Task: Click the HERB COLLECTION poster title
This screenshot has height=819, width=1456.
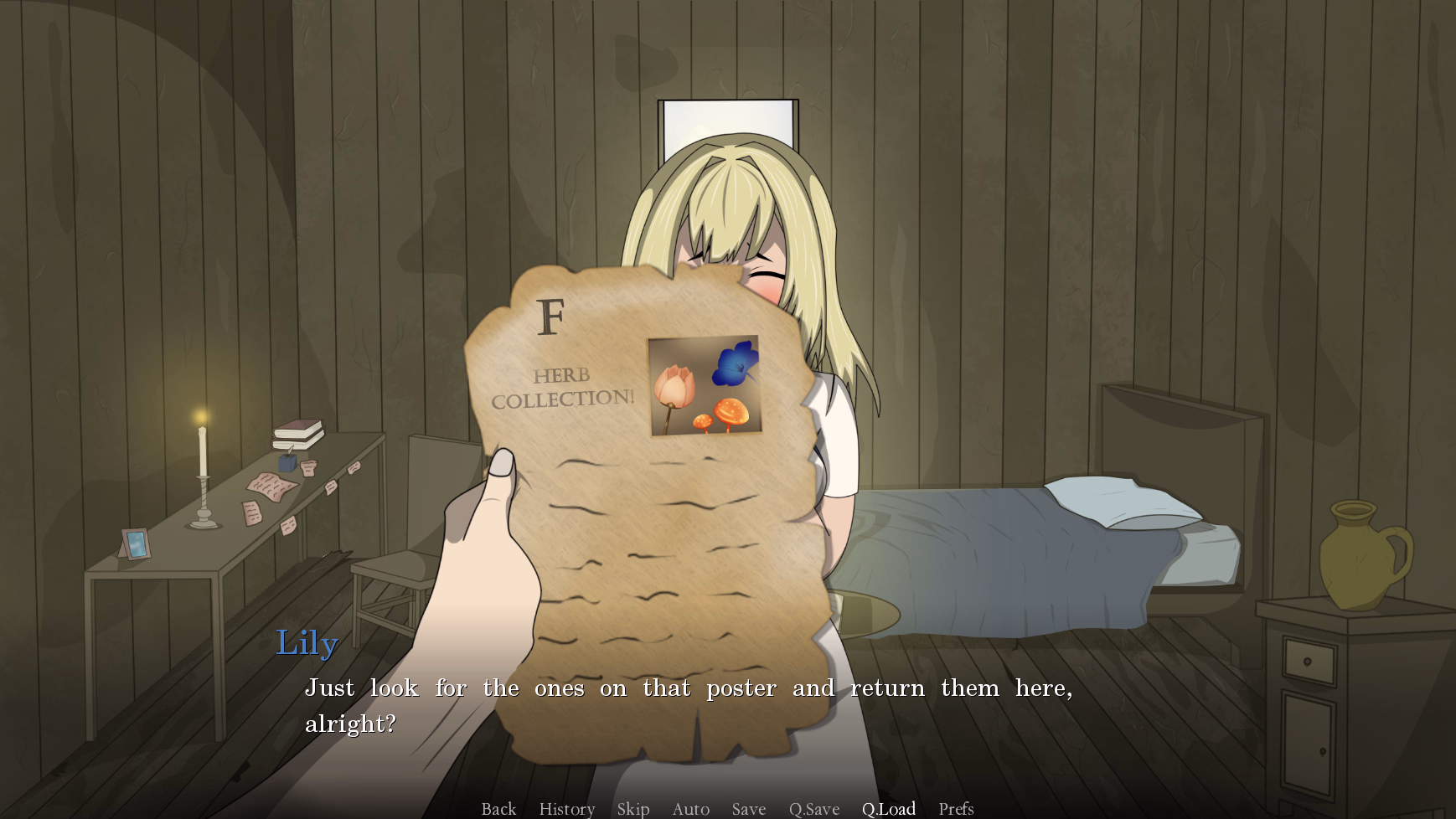Action: (560, 387)
